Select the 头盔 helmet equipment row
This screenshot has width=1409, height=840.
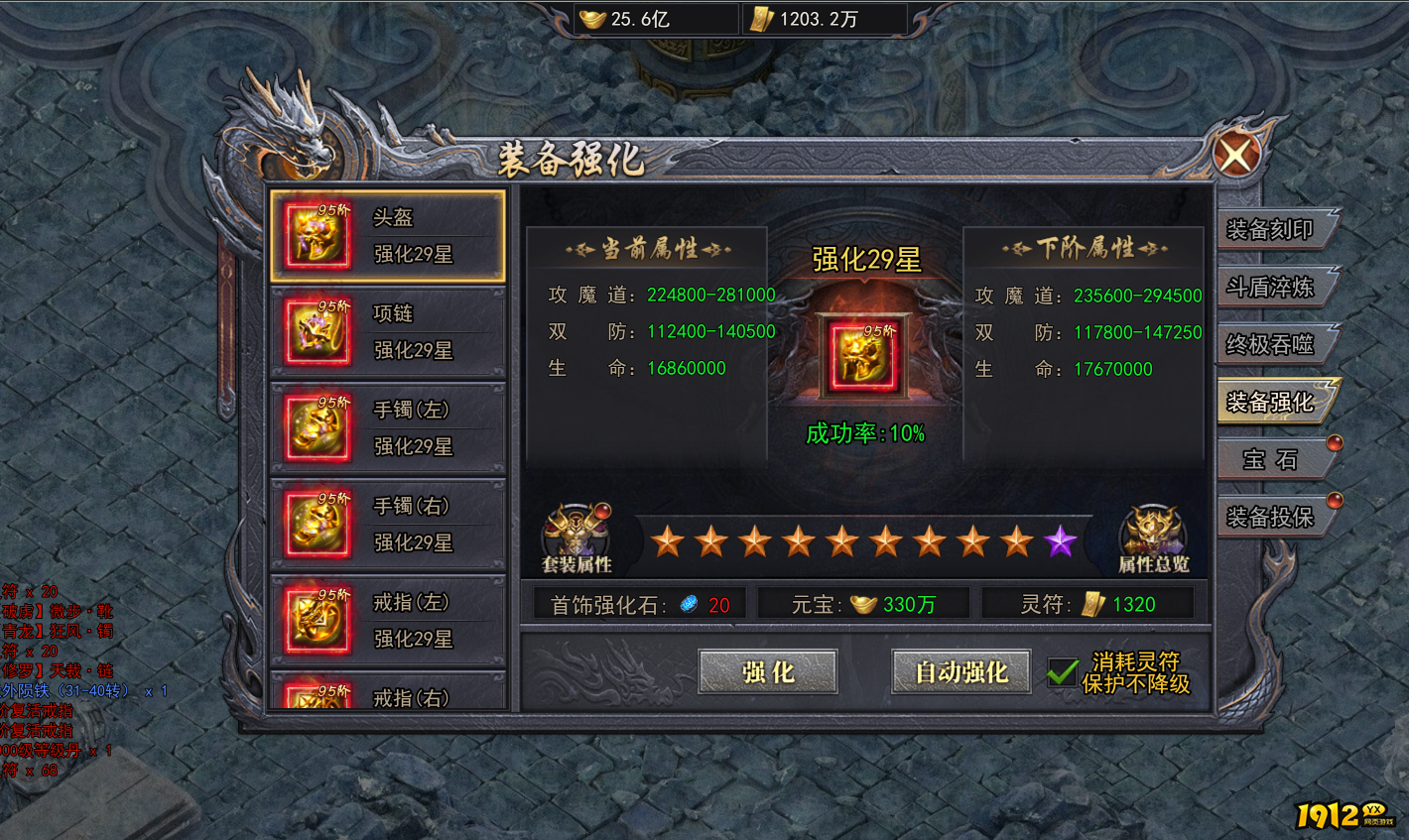pos(388,236)
